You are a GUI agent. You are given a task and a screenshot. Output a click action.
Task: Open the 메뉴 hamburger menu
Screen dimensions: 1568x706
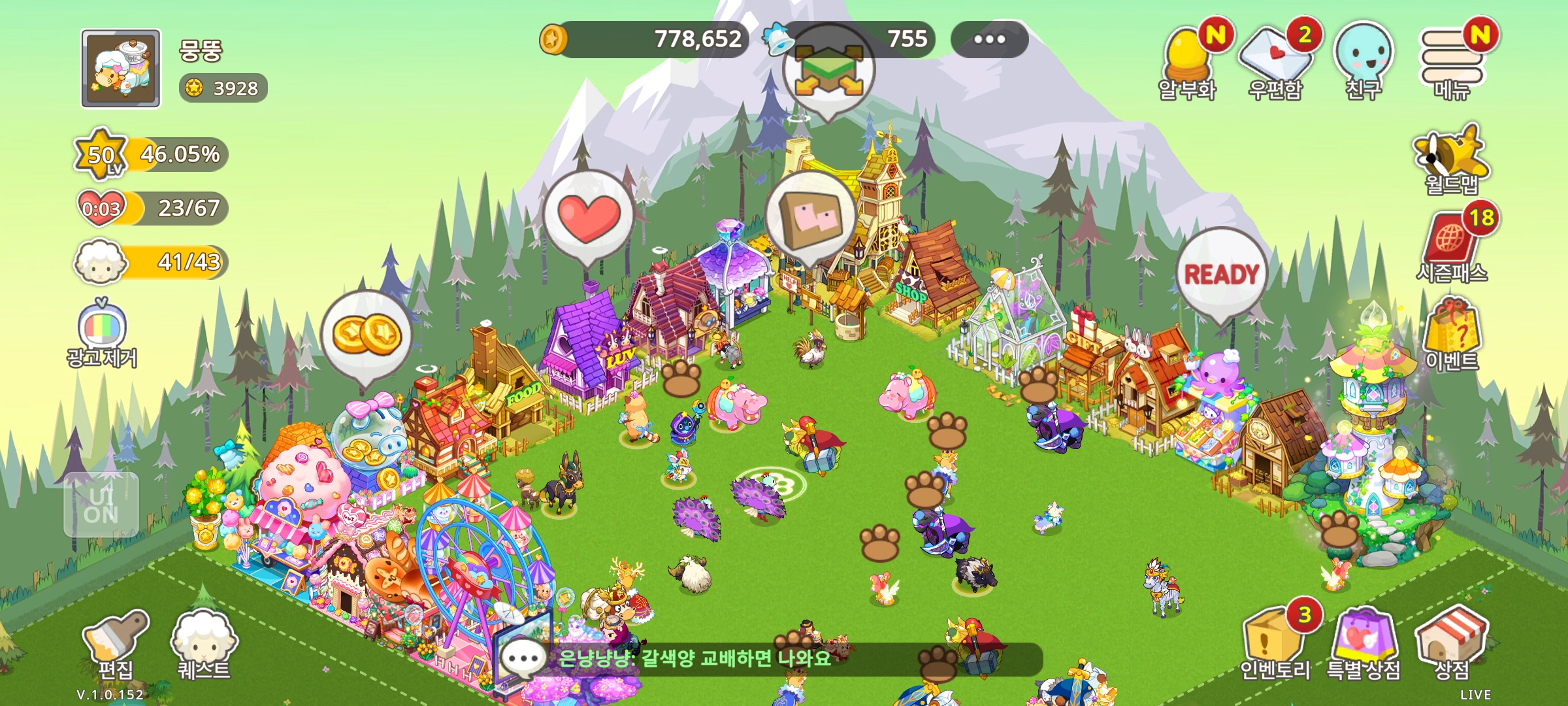pyautogui.click(x=1451, y=62)
